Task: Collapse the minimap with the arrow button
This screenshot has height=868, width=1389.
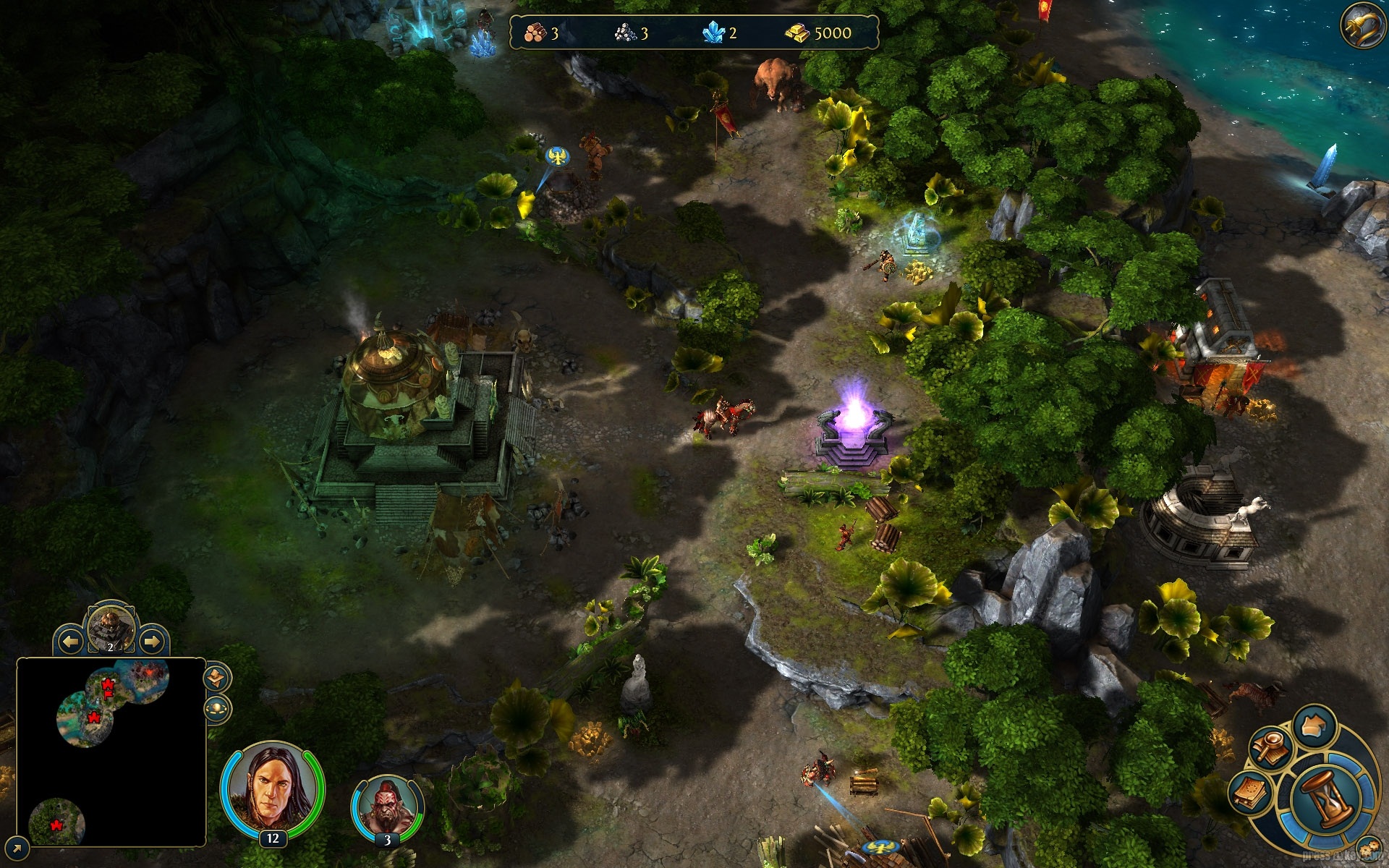Action: pos(16,847)
